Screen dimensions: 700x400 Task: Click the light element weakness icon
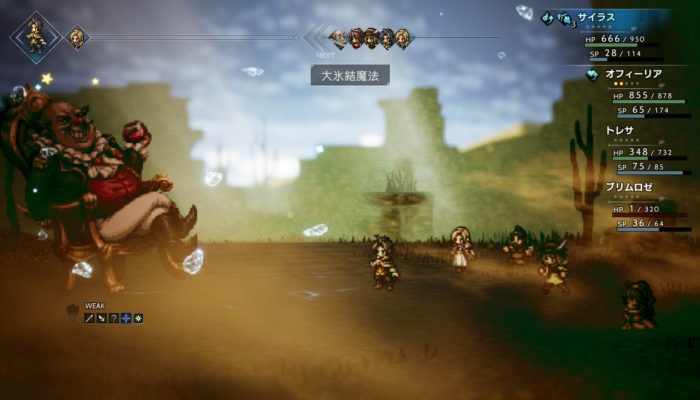point(137,318)
